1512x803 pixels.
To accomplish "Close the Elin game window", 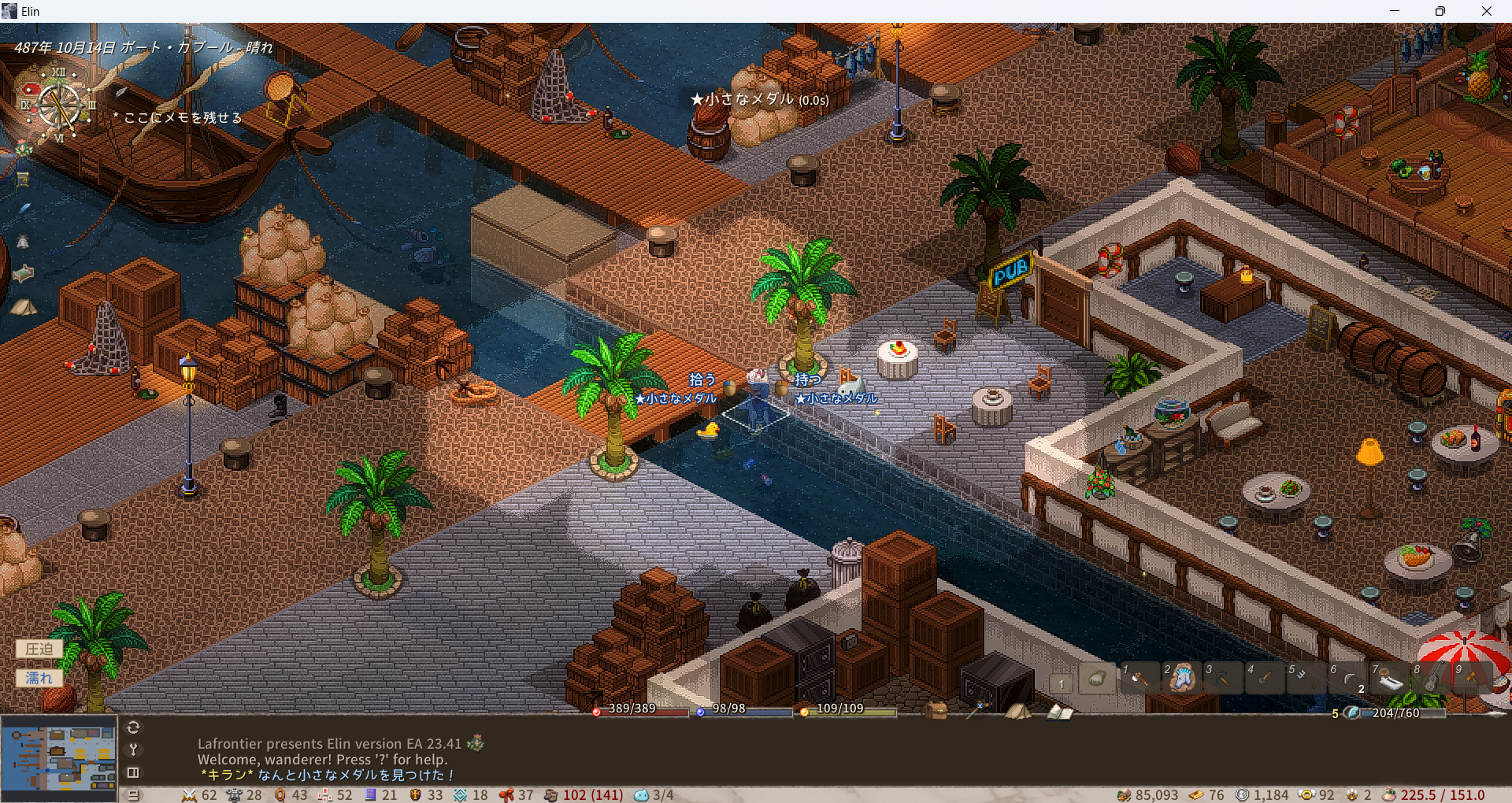I will (x=1486, y=11).
